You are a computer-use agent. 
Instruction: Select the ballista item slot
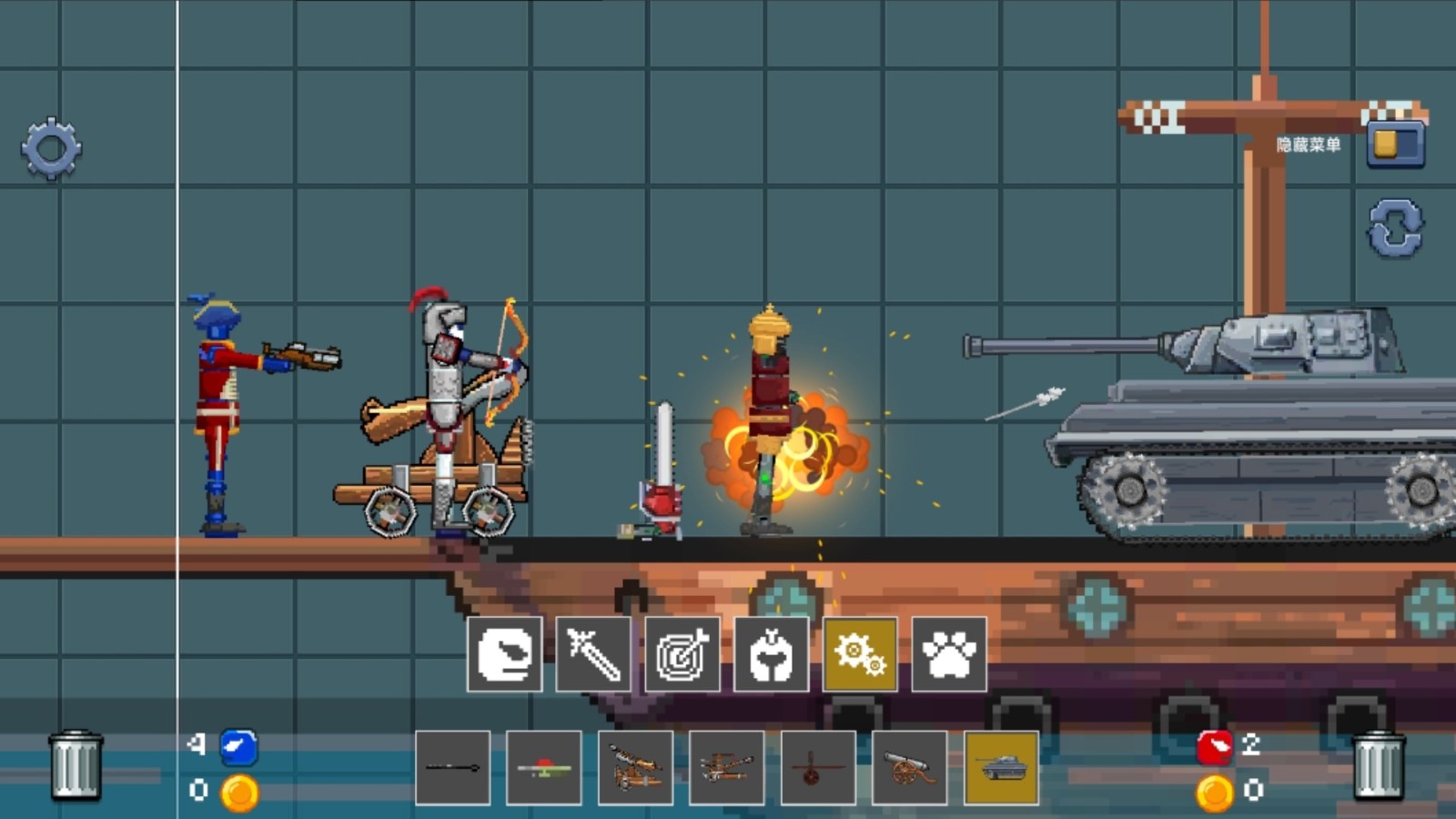(x=727, y=768)
